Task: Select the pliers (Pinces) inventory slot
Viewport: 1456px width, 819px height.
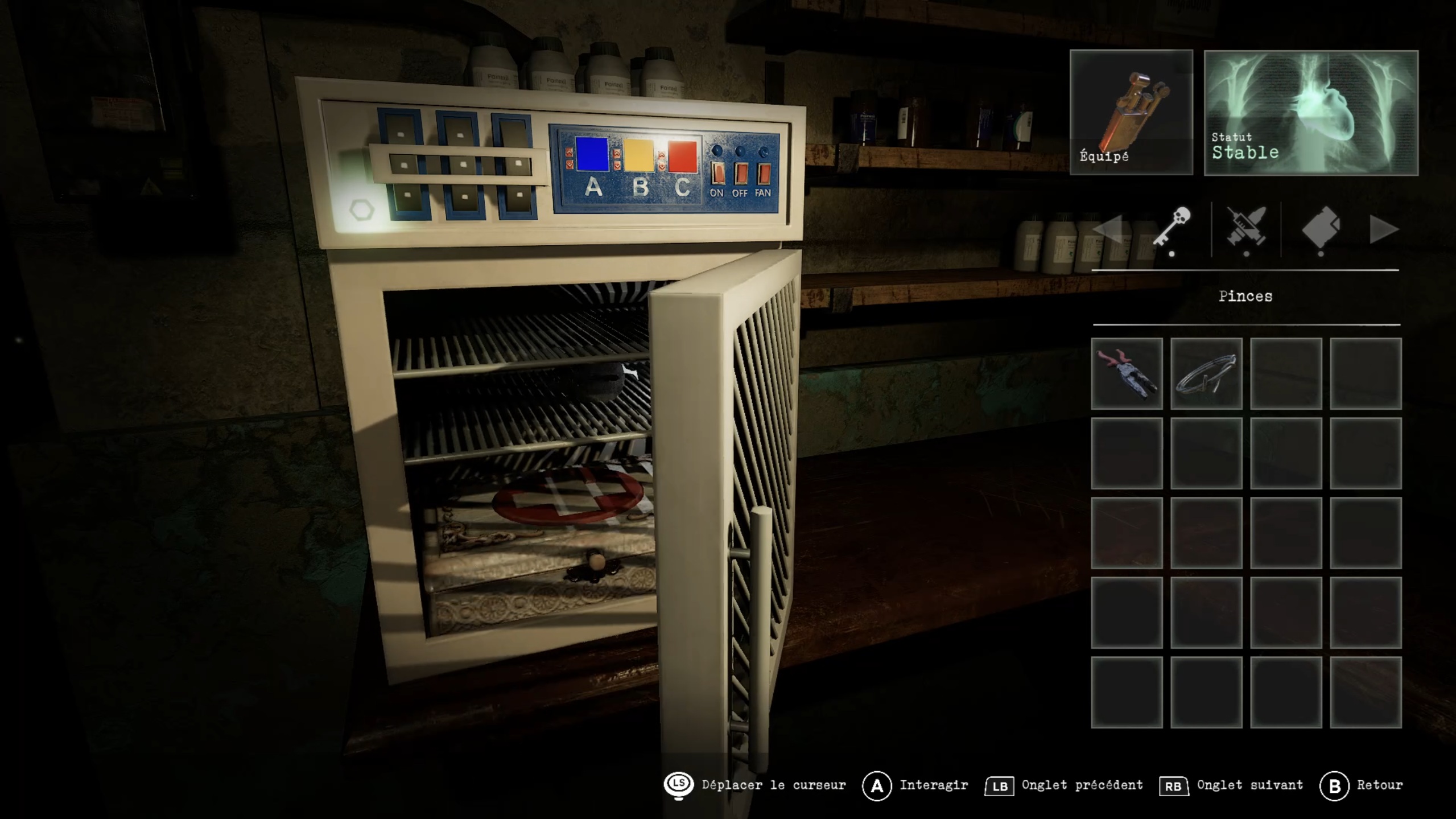Action: coord(1127,373)
